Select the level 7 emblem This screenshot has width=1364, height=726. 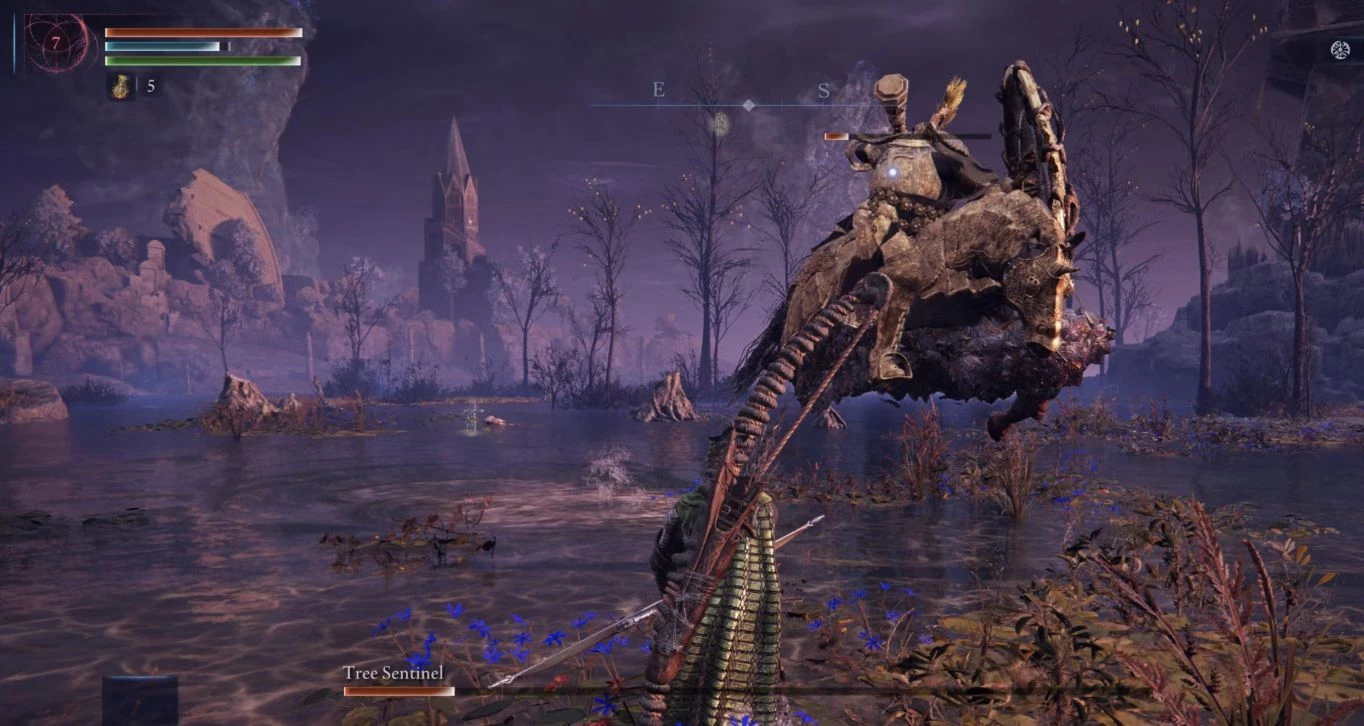(x=55, y=43)
